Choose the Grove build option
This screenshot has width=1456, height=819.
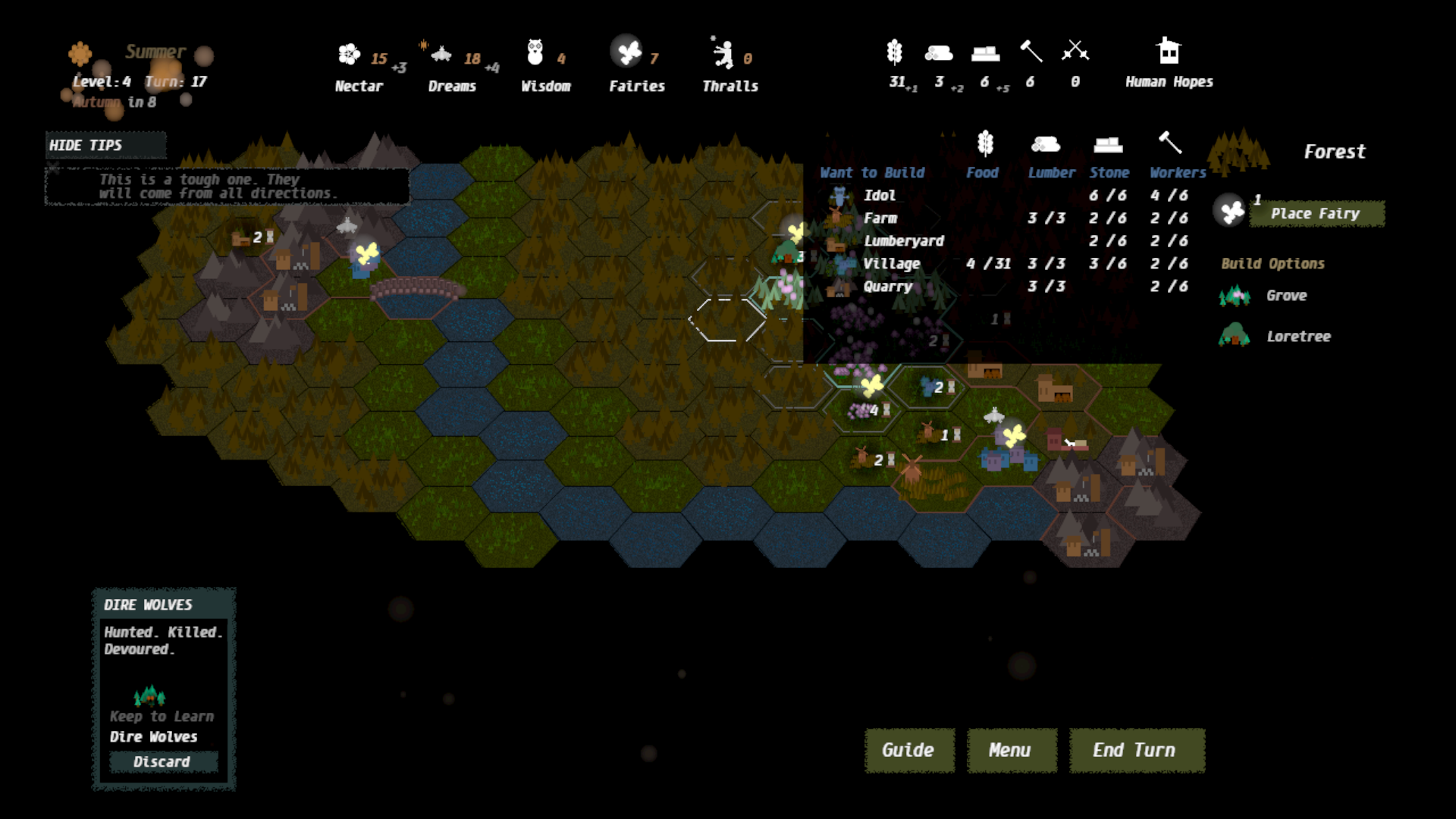pyautogui.click(x=1286, y=296)
